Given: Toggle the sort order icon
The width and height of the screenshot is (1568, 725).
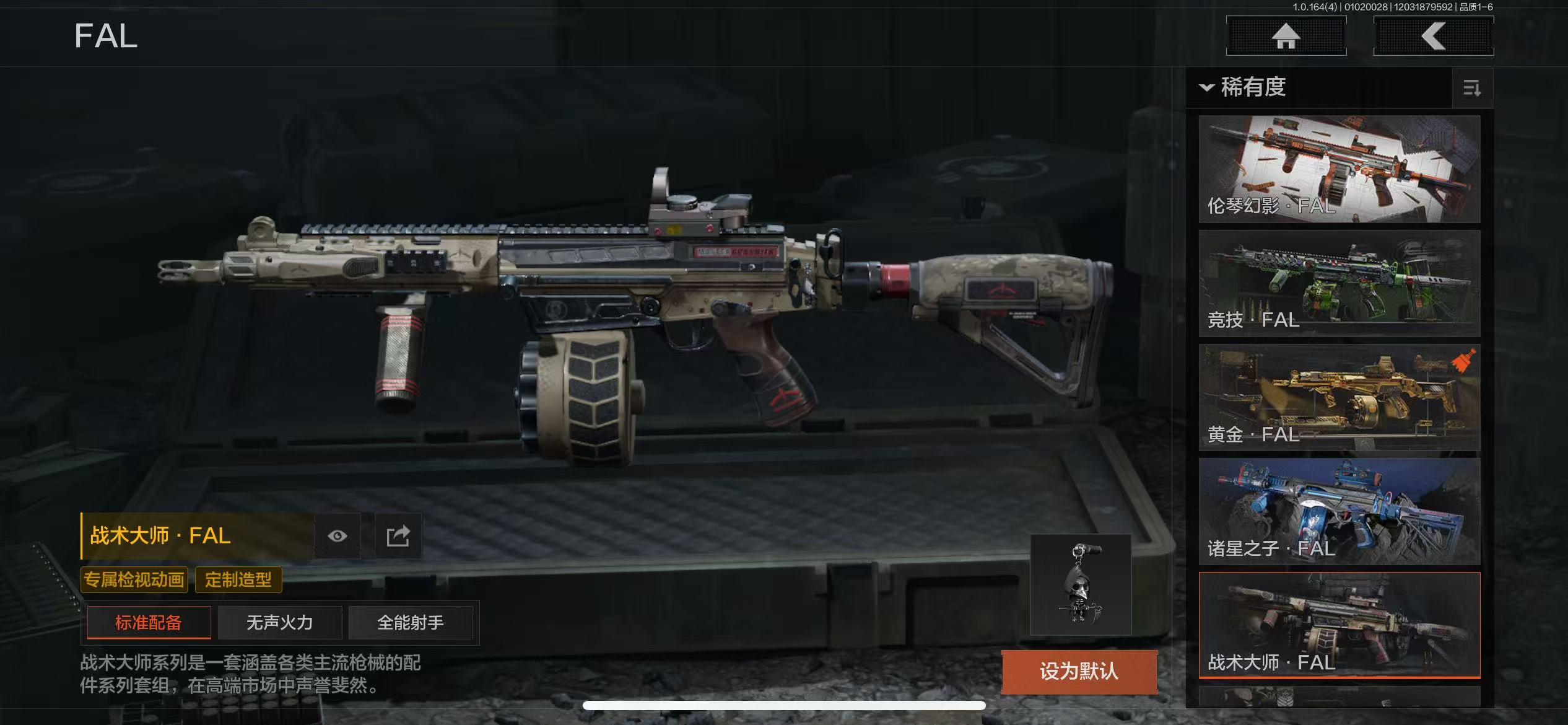Looking at the screenshot, I should click(1472, 88).
